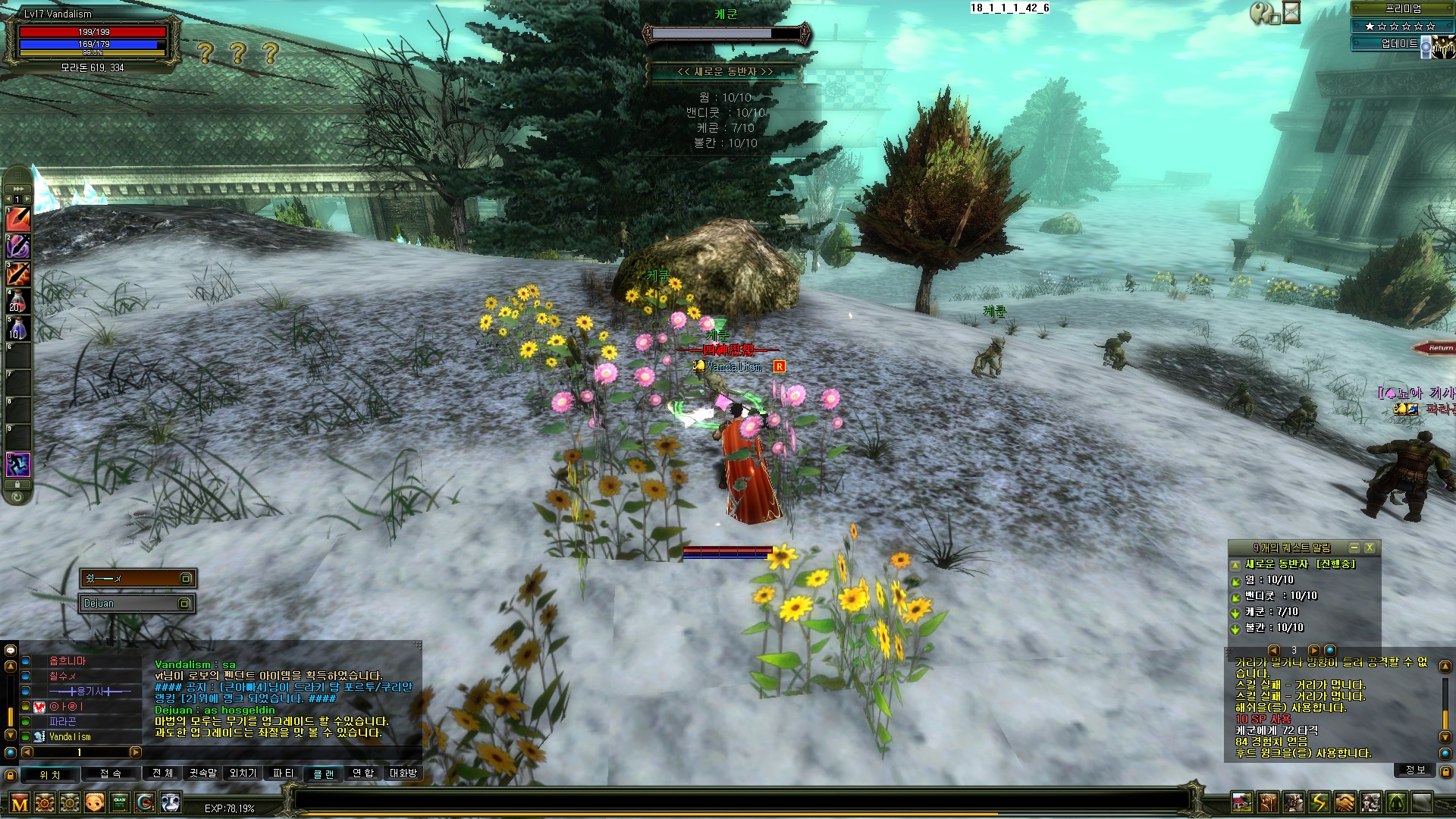1456x819 pixels.
Task: Click the Dejuan party member bar
Action: click(x=137, y=604)
